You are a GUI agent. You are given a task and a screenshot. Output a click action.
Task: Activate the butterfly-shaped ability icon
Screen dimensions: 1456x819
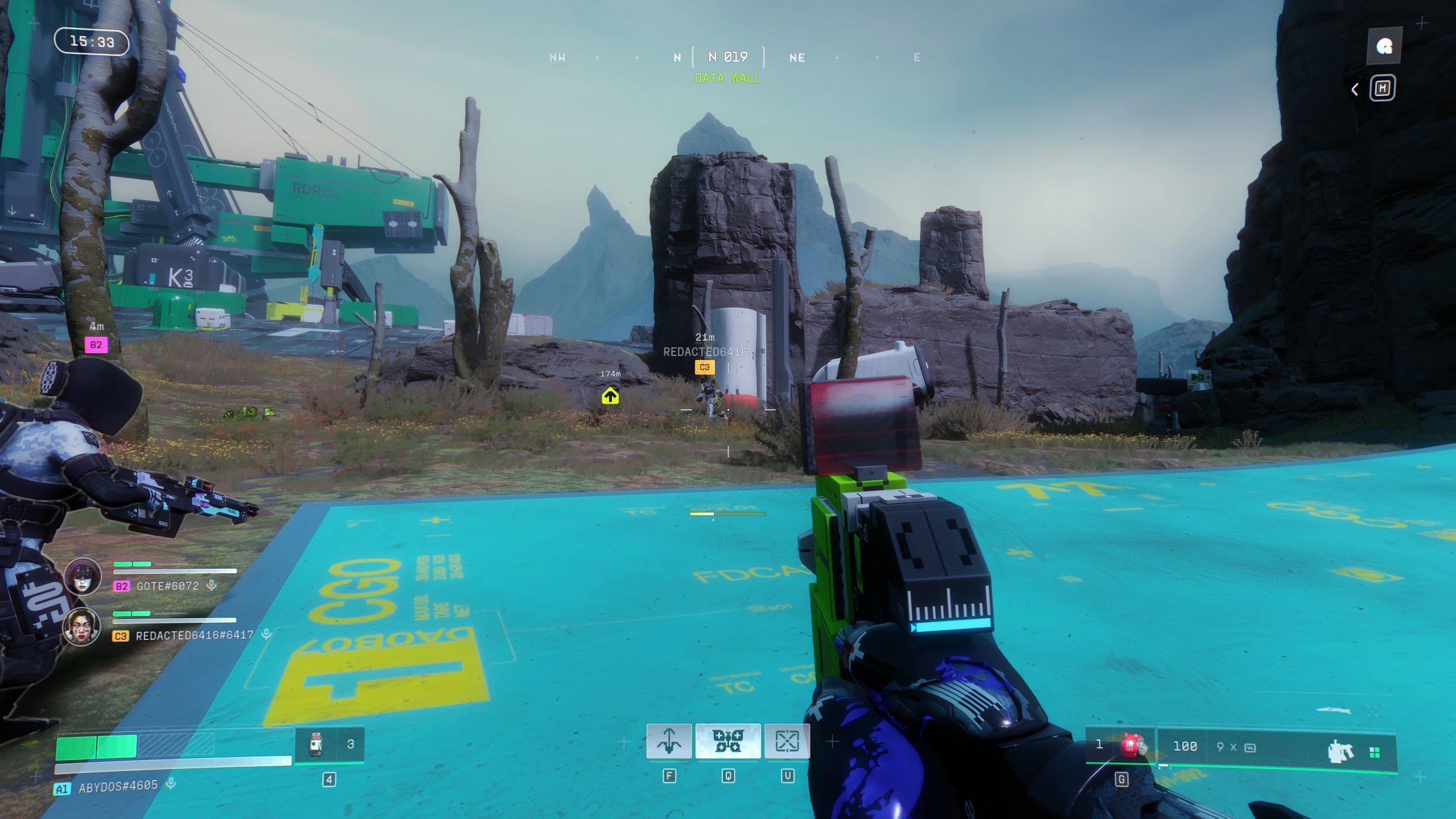727,741
